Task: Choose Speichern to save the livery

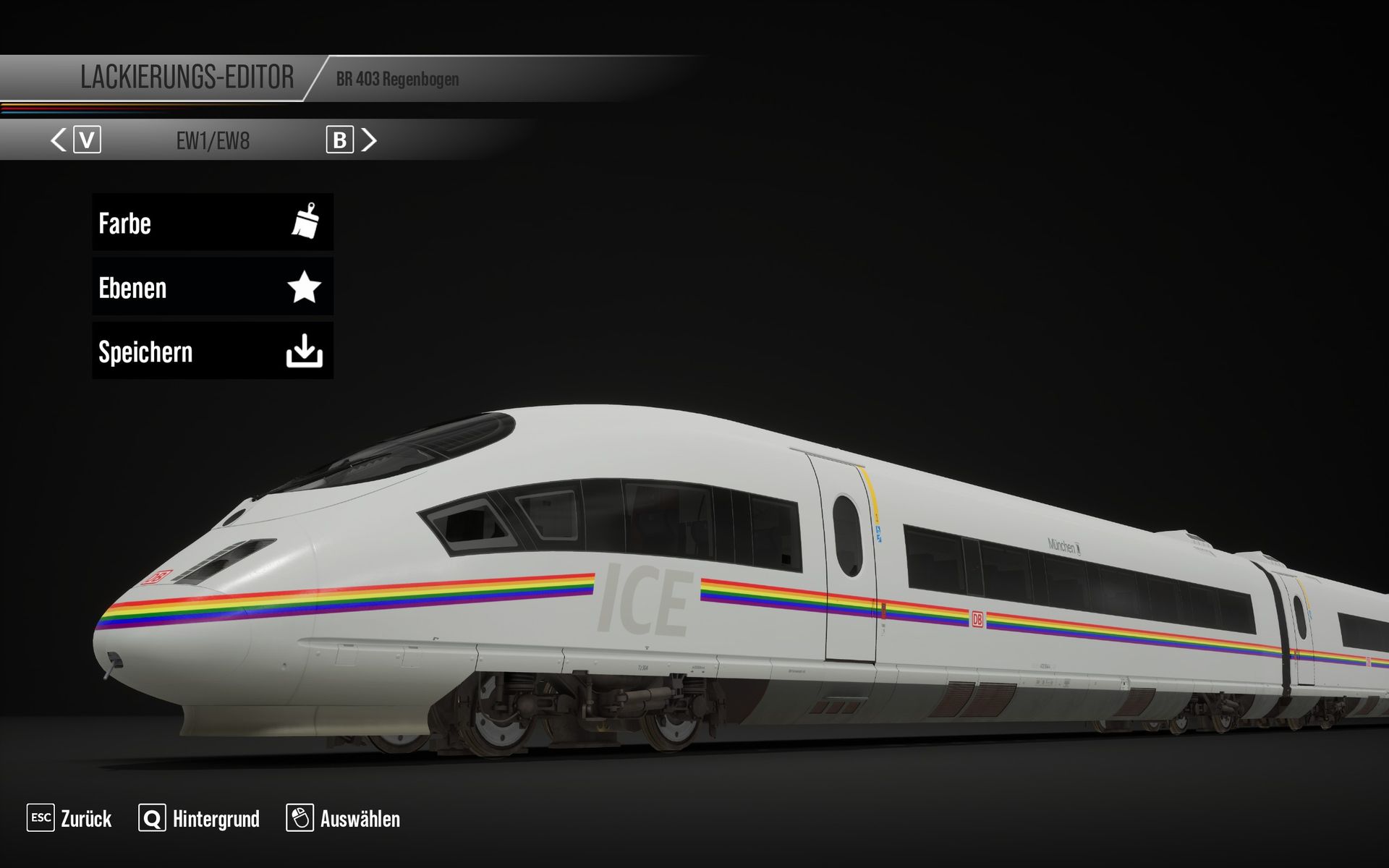Action: click(x=212, y=352)
